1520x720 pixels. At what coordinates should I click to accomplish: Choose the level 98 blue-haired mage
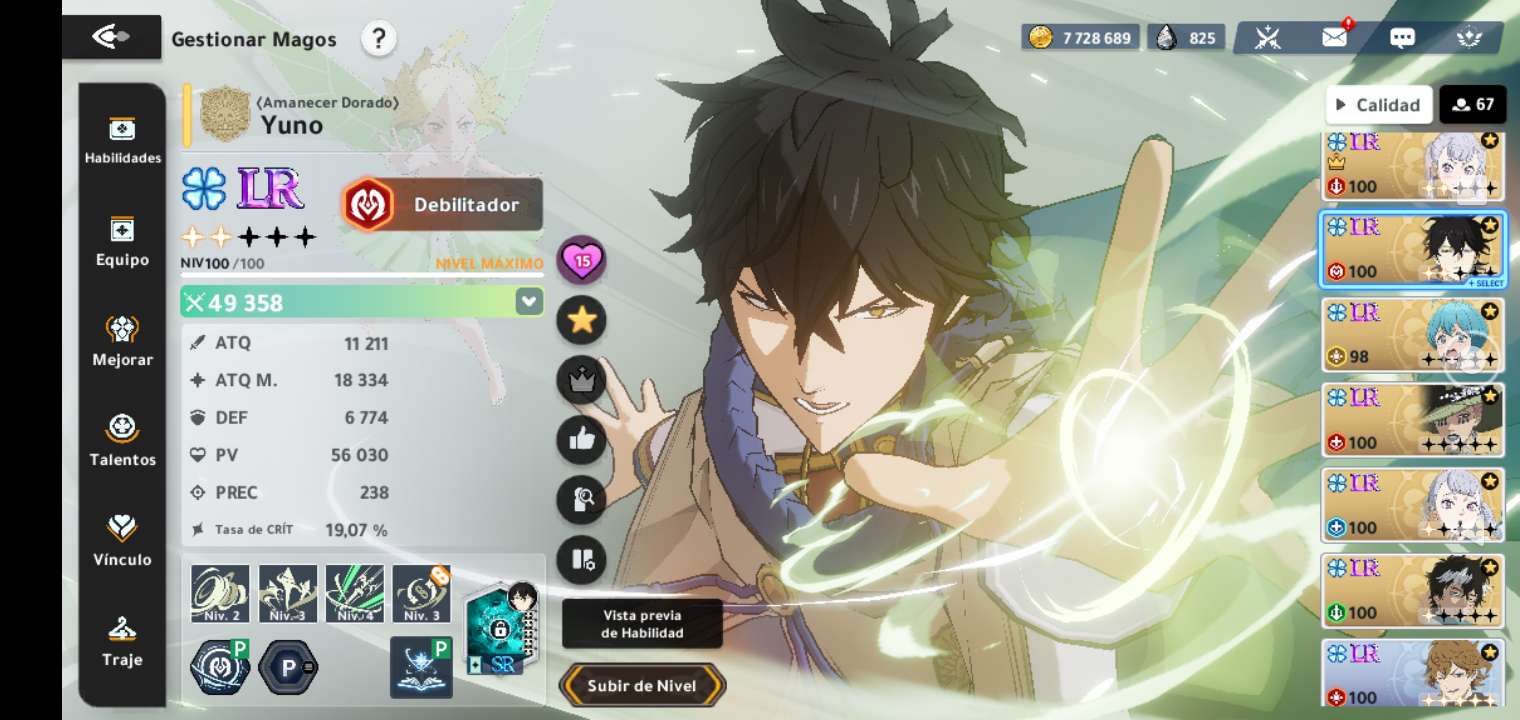tap(1412, 335)
